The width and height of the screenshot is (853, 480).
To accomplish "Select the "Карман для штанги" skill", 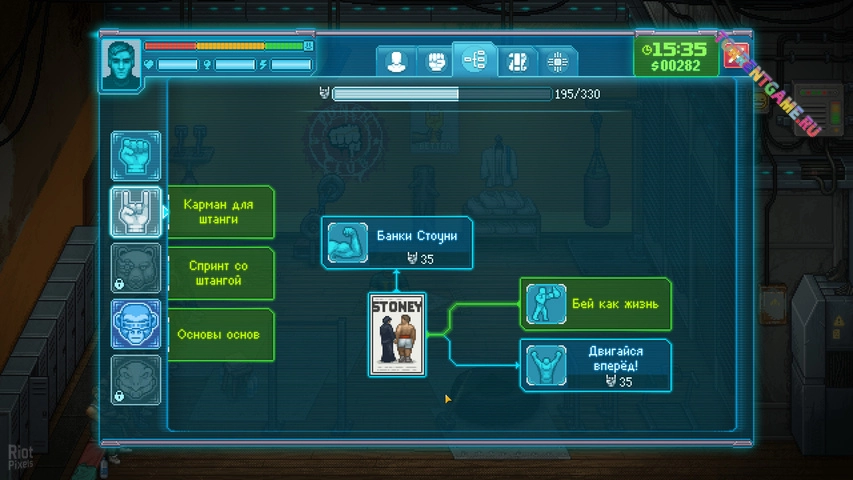I will pos(218,212).
